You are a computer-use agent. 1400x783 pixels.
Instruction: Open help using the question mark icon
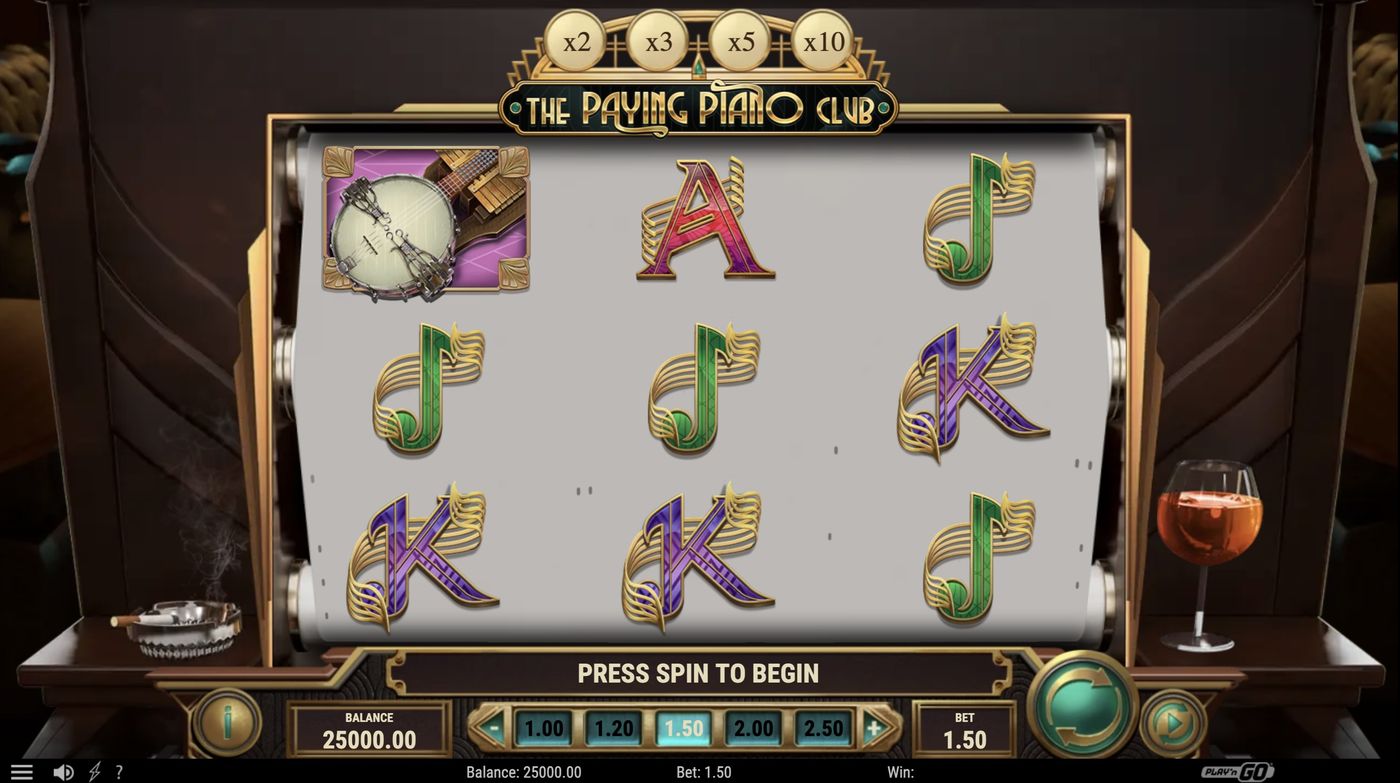click(118, 770)
